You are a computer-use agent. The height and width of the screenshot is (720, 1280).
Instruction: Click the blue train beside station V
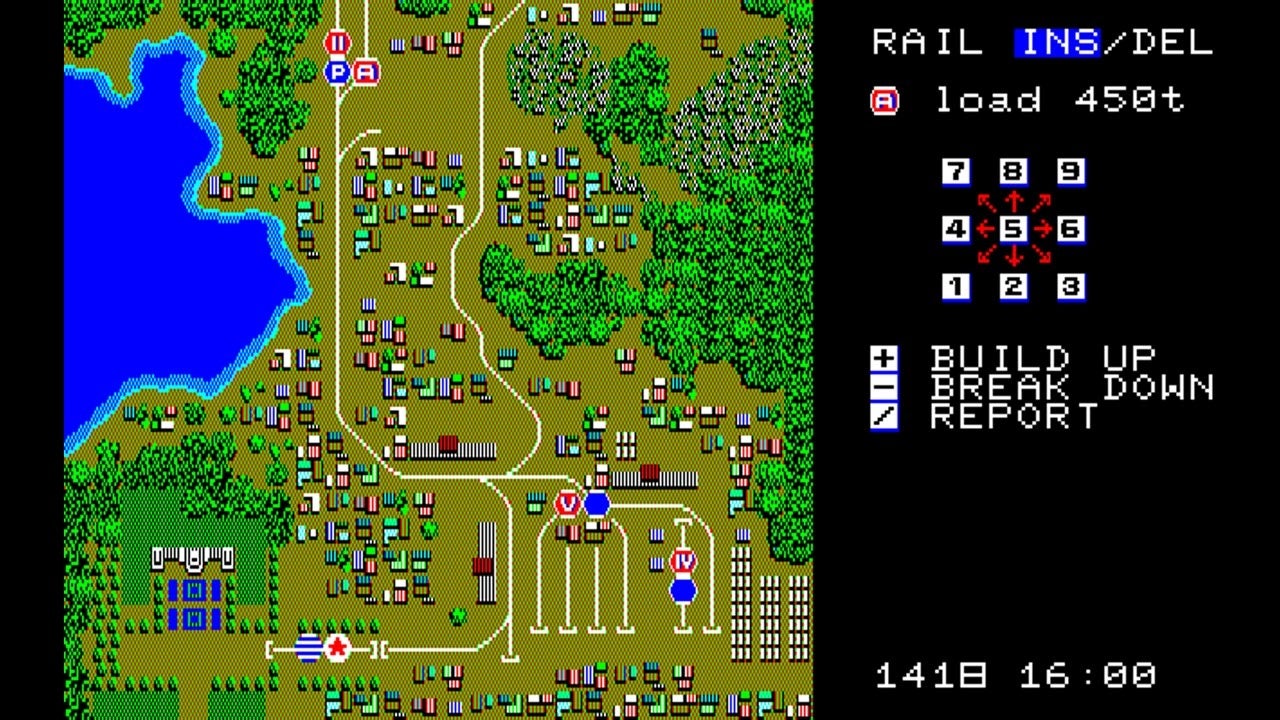[x=597, y=504]
